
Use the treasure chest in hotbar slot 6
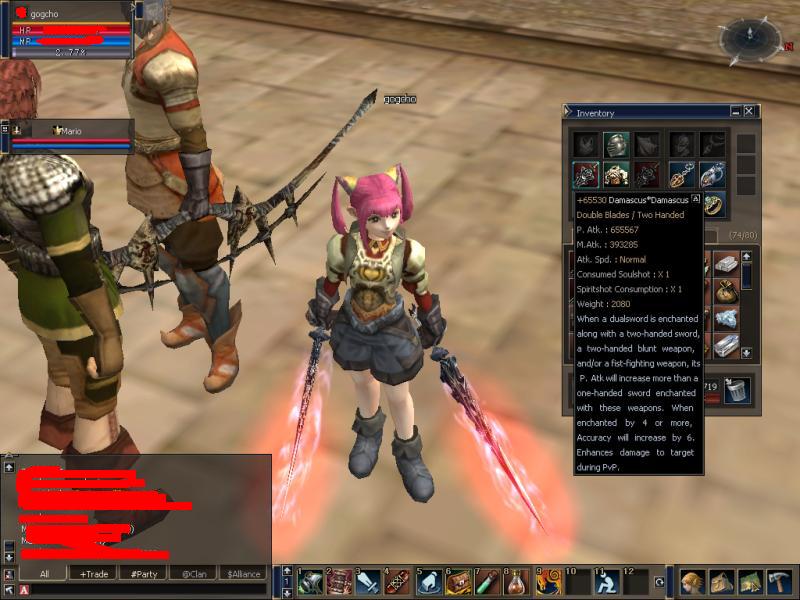(459, 581)
